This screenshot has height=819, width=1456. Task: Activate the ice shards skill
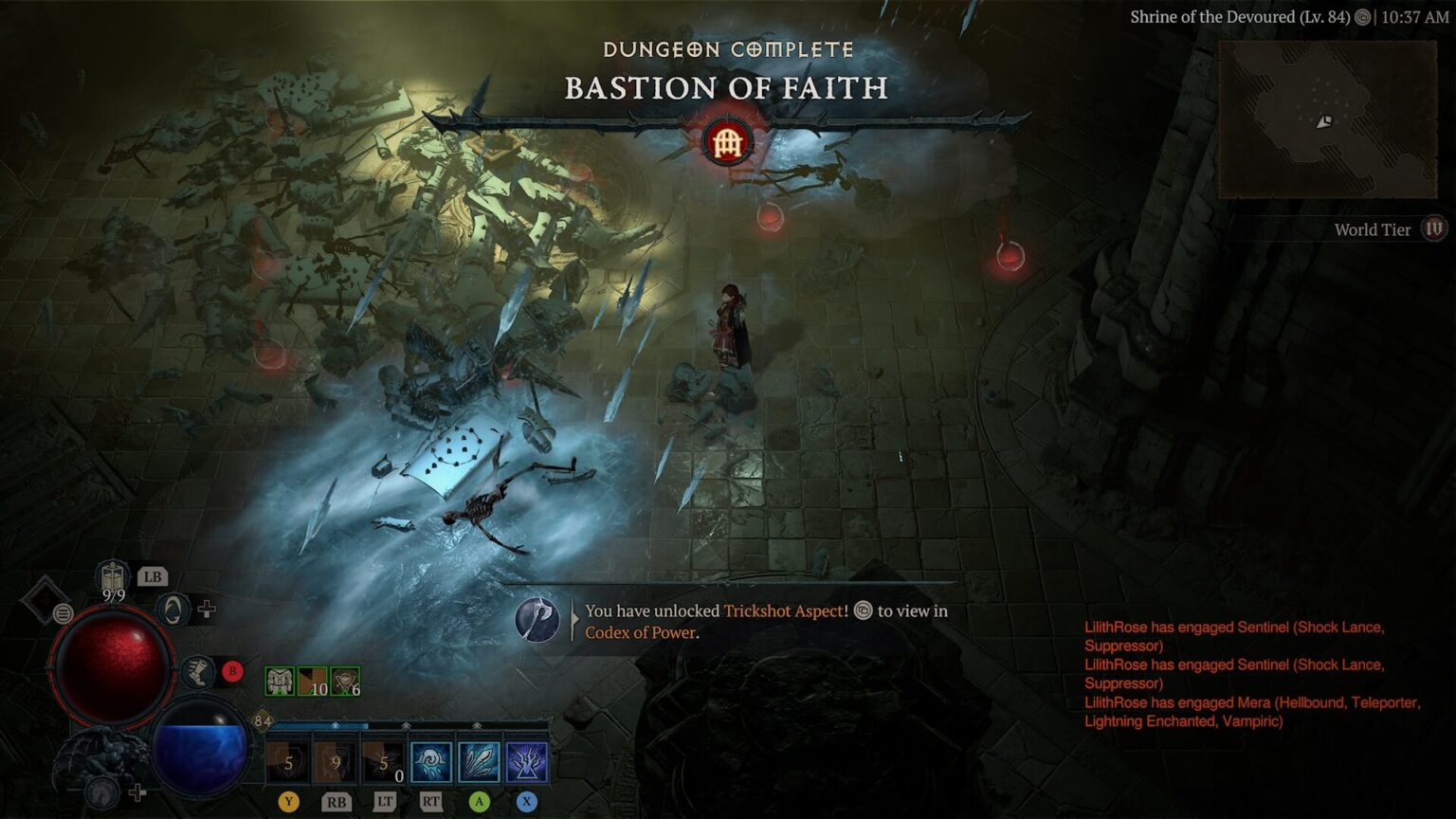point(479,762)
